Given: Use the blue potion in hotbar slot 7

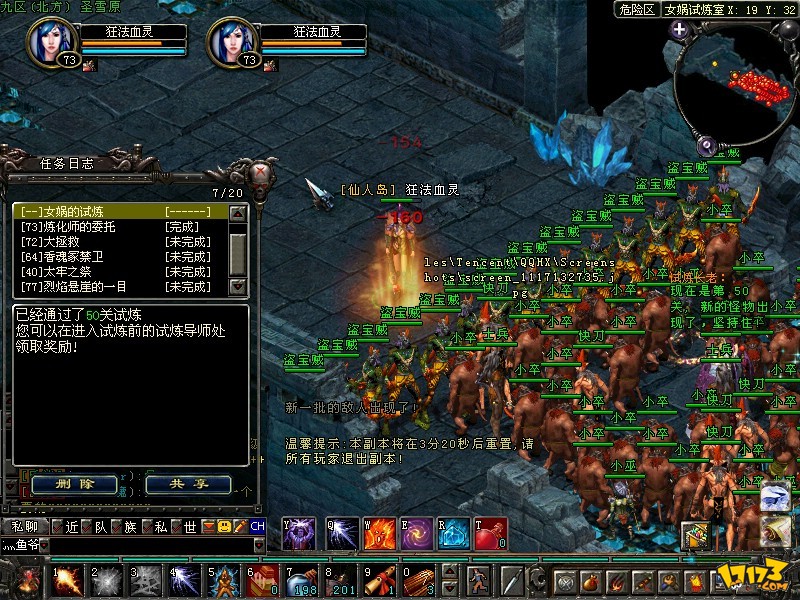Looking at the screenshot, I should (301, 579).
